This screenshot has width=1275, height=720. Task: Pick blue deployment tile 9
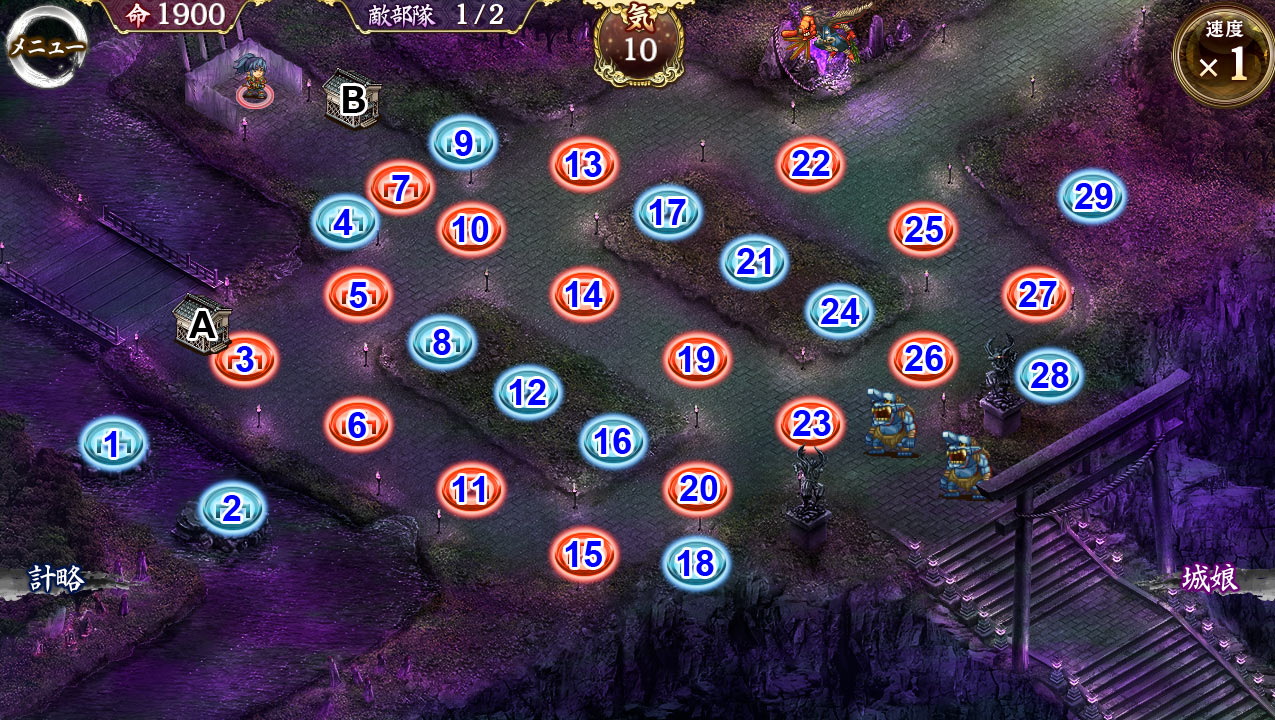(x=463, y=143)
